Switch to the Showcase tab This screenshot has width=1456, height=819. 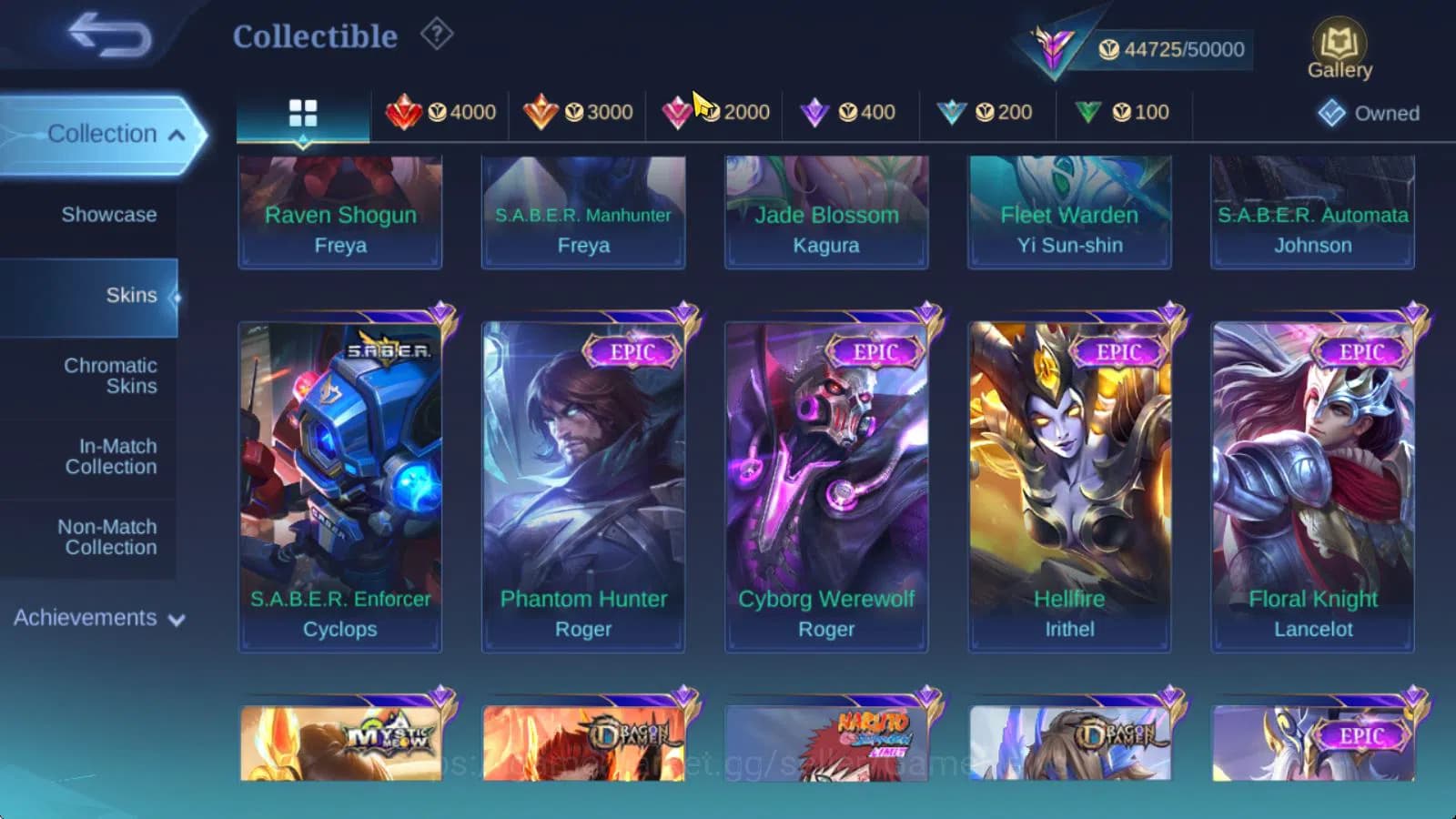coord(110,215)
